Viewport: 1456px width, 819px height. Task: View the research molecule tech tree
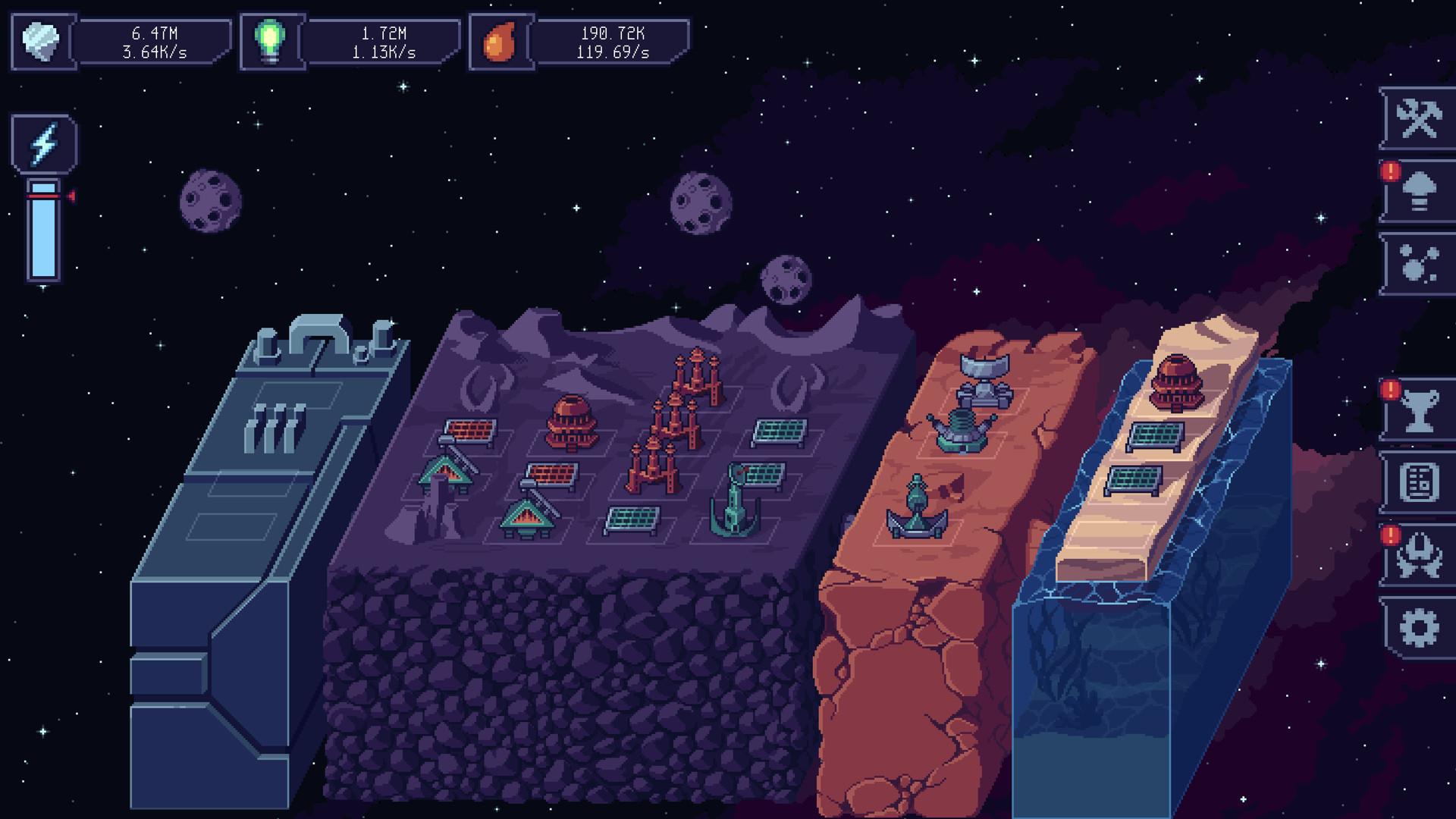[x=1421, y=265]
